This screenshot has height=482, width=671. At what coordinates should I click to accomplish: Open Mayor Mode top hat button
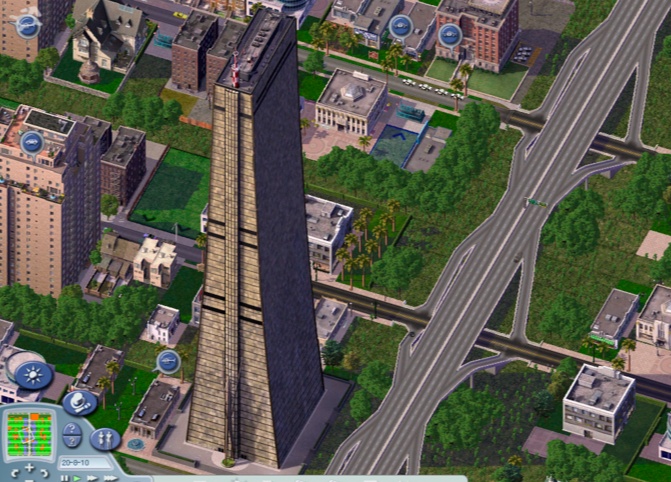pos(80,403)
